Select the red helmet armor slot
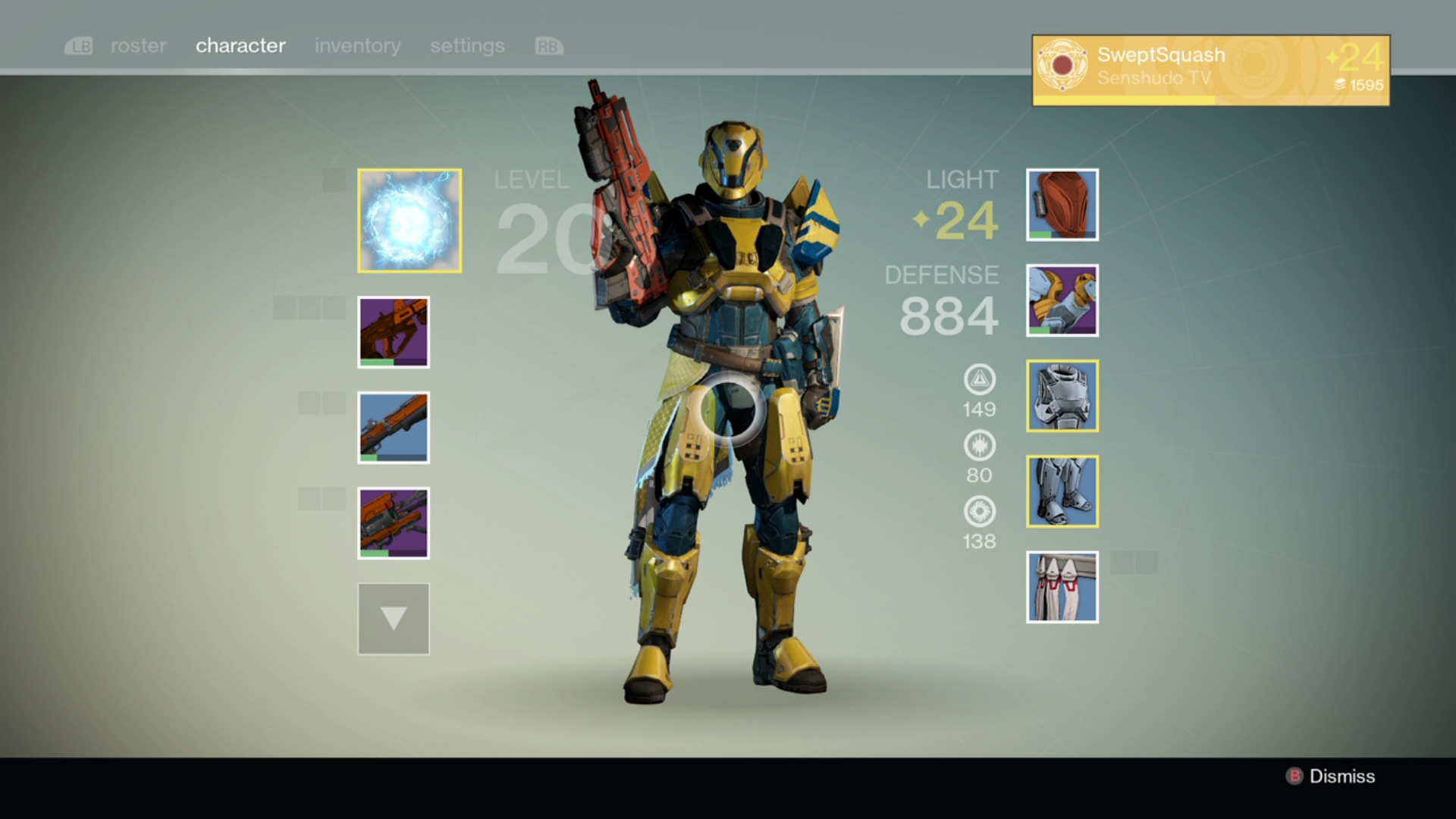The width and height of the screenshot is (1456, 819). [x=1062, y=205]
